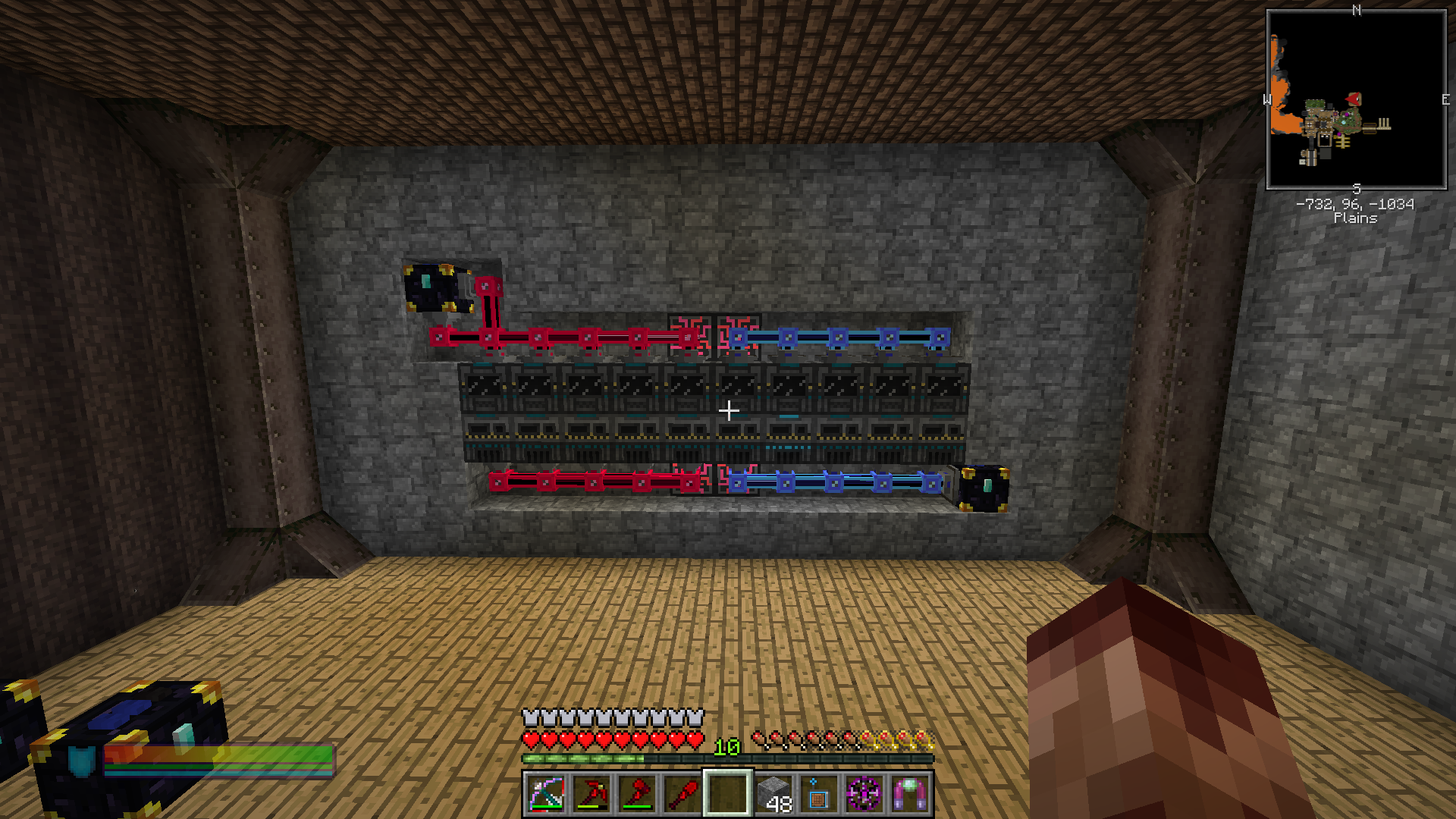
Task: Select the stone block stack of 48
Action: point(773,794)
